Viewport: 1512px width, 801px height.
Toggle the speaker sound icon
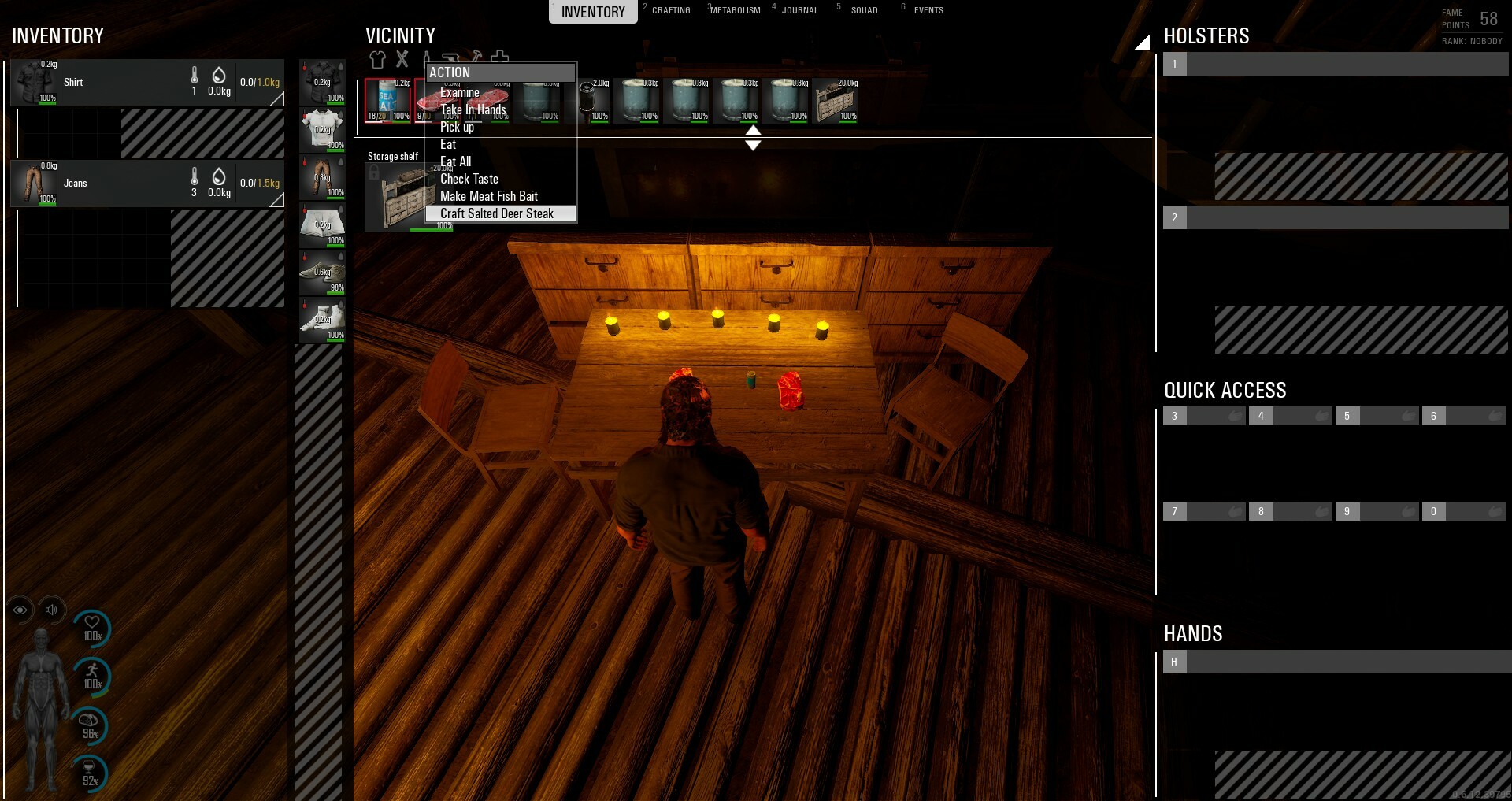click(x=51, y=610)
